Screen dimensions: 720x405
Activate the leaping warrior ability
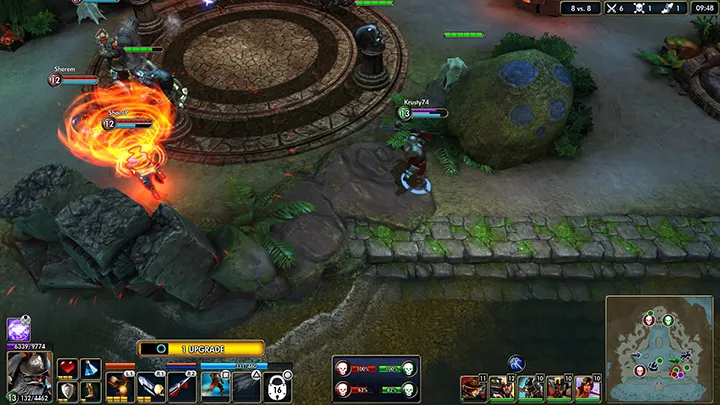pyautogui.click(x=215, y=385)
